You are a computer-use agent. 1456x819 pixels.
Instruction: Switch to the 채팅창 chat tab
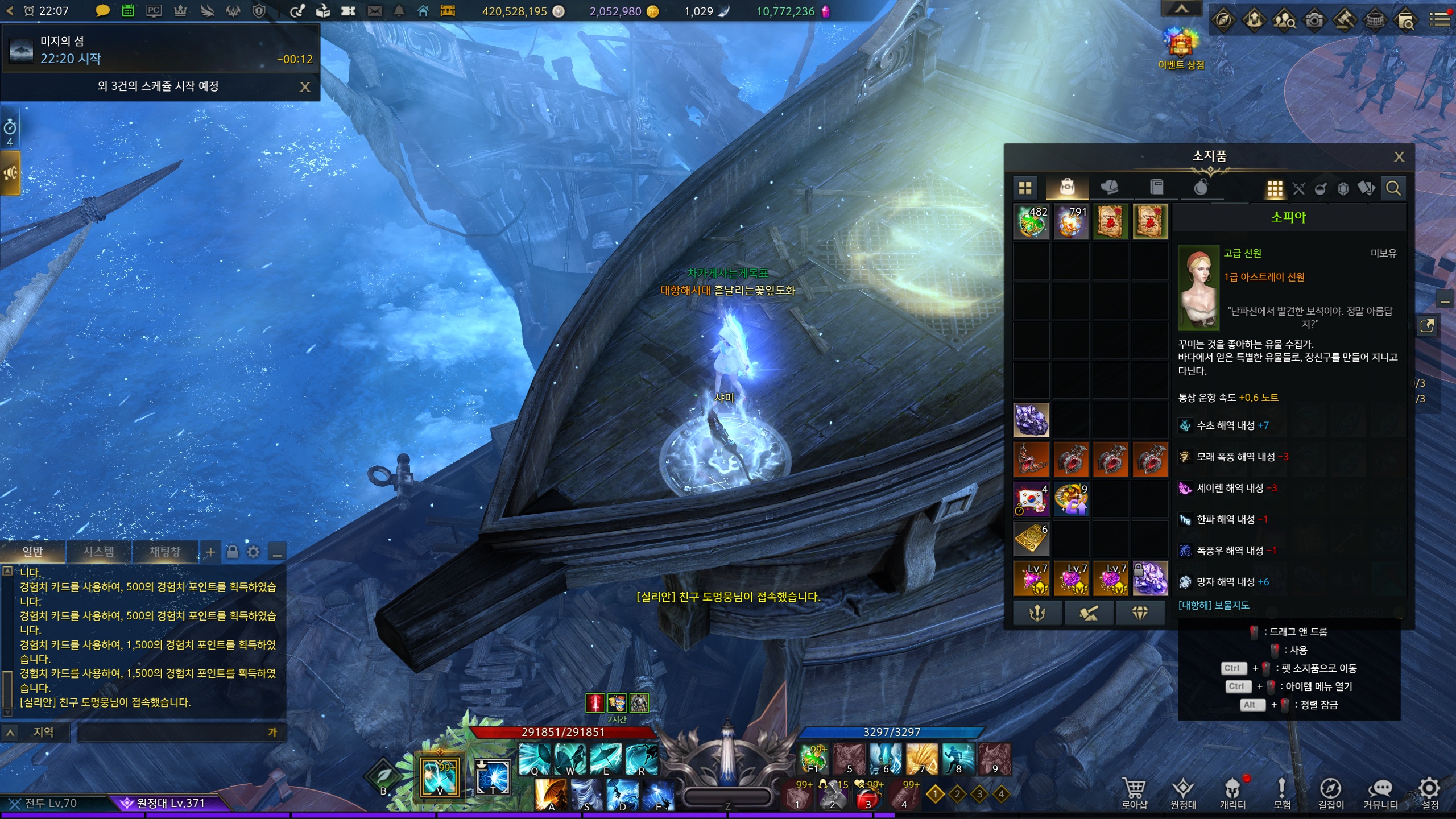pyautogui.click(x=165, y=552)
